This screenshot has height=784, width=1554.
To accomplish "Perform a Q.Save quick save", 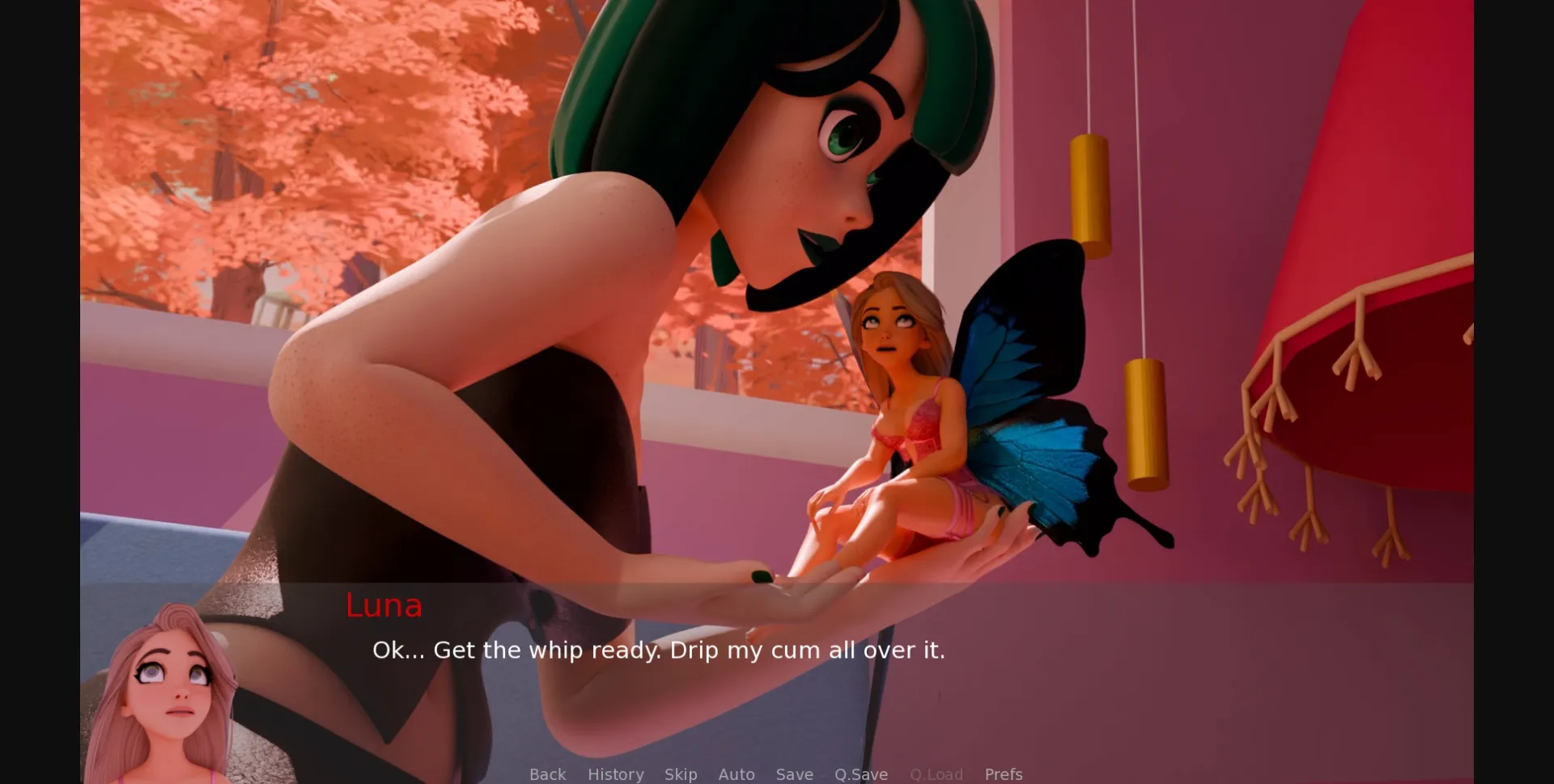I will click(860, 774).
